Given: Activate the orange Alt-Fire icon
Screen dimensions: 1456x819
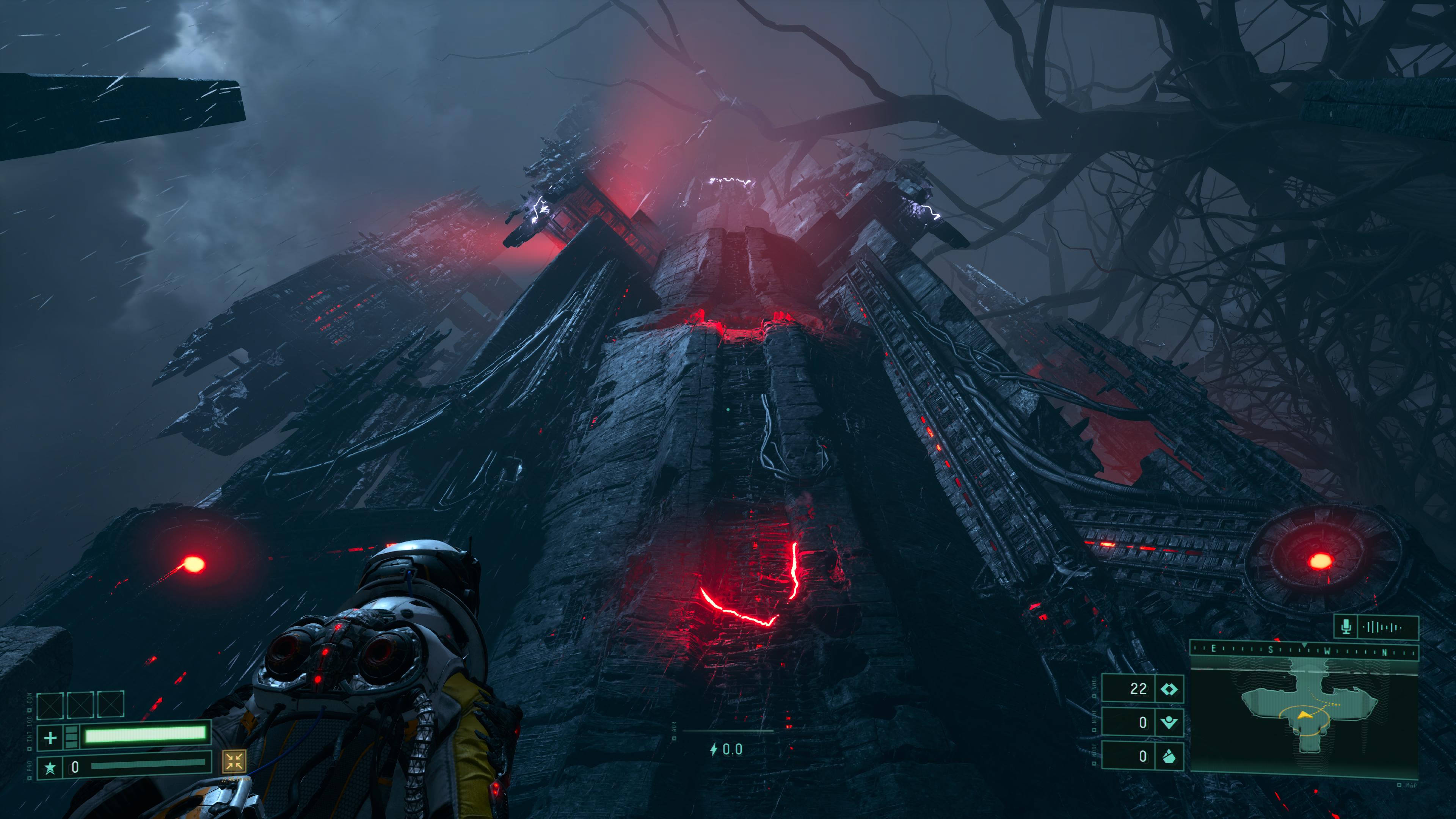Looking at the screenshot, I should pyautogui.click(x=234, y=761).
